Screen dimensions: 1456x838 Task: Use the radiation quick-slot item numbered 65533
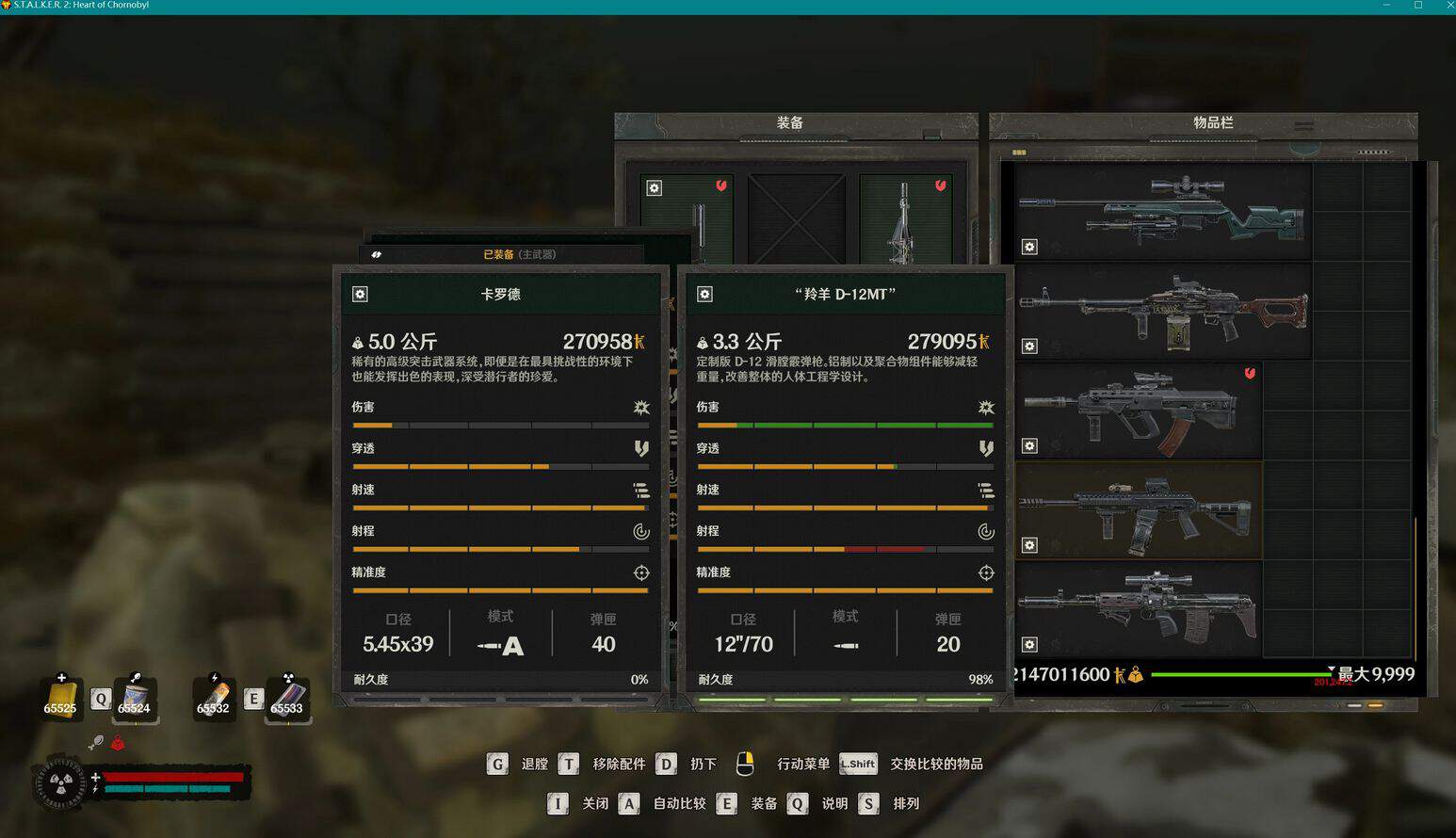coord(287,698)
